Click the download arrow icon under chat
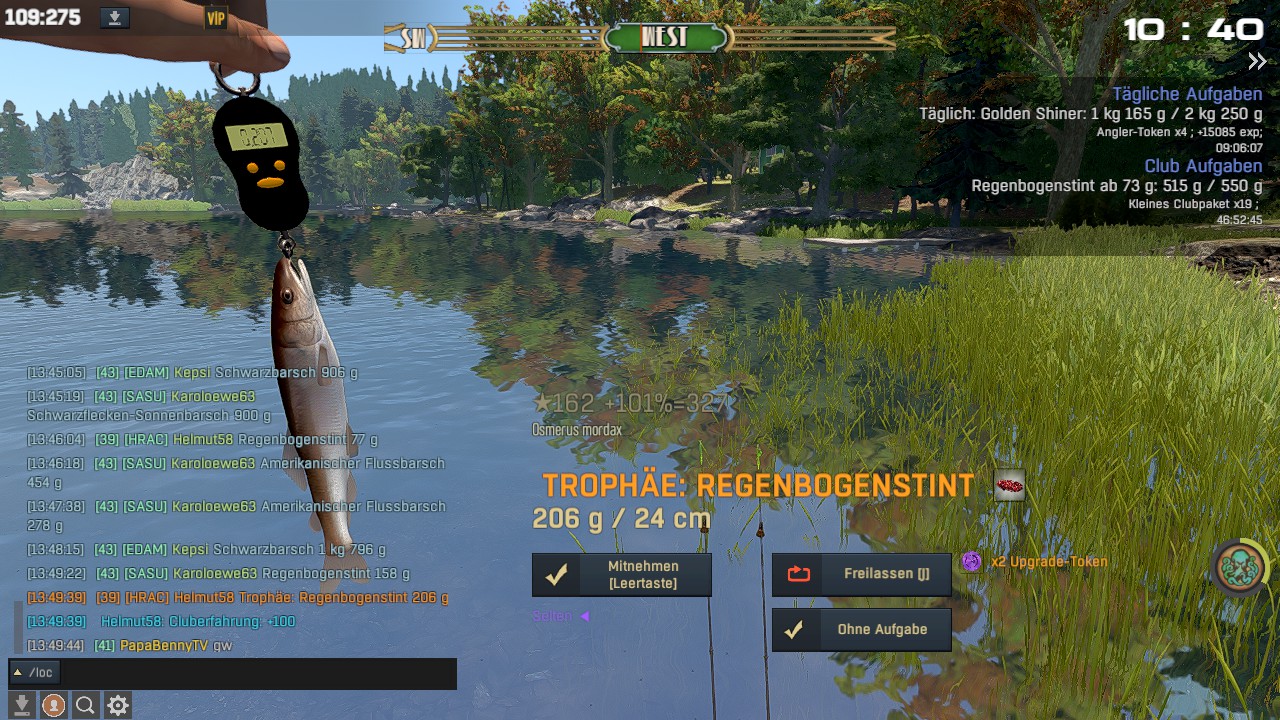The width and height of the screenshot is (1280, 720). coord(21,706)
